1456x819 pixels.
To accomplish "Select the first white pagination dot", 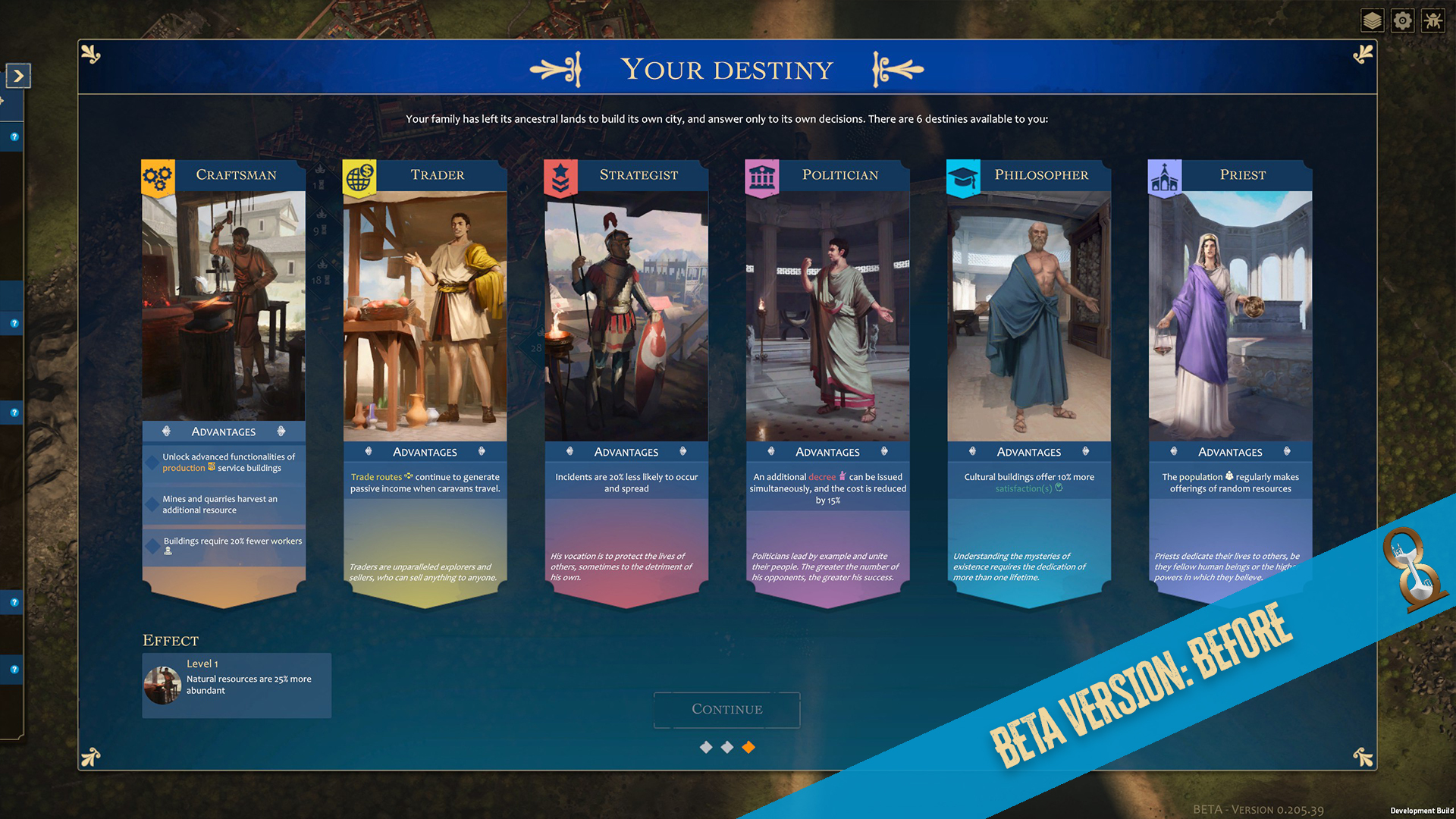I will [x=704, y=747].
